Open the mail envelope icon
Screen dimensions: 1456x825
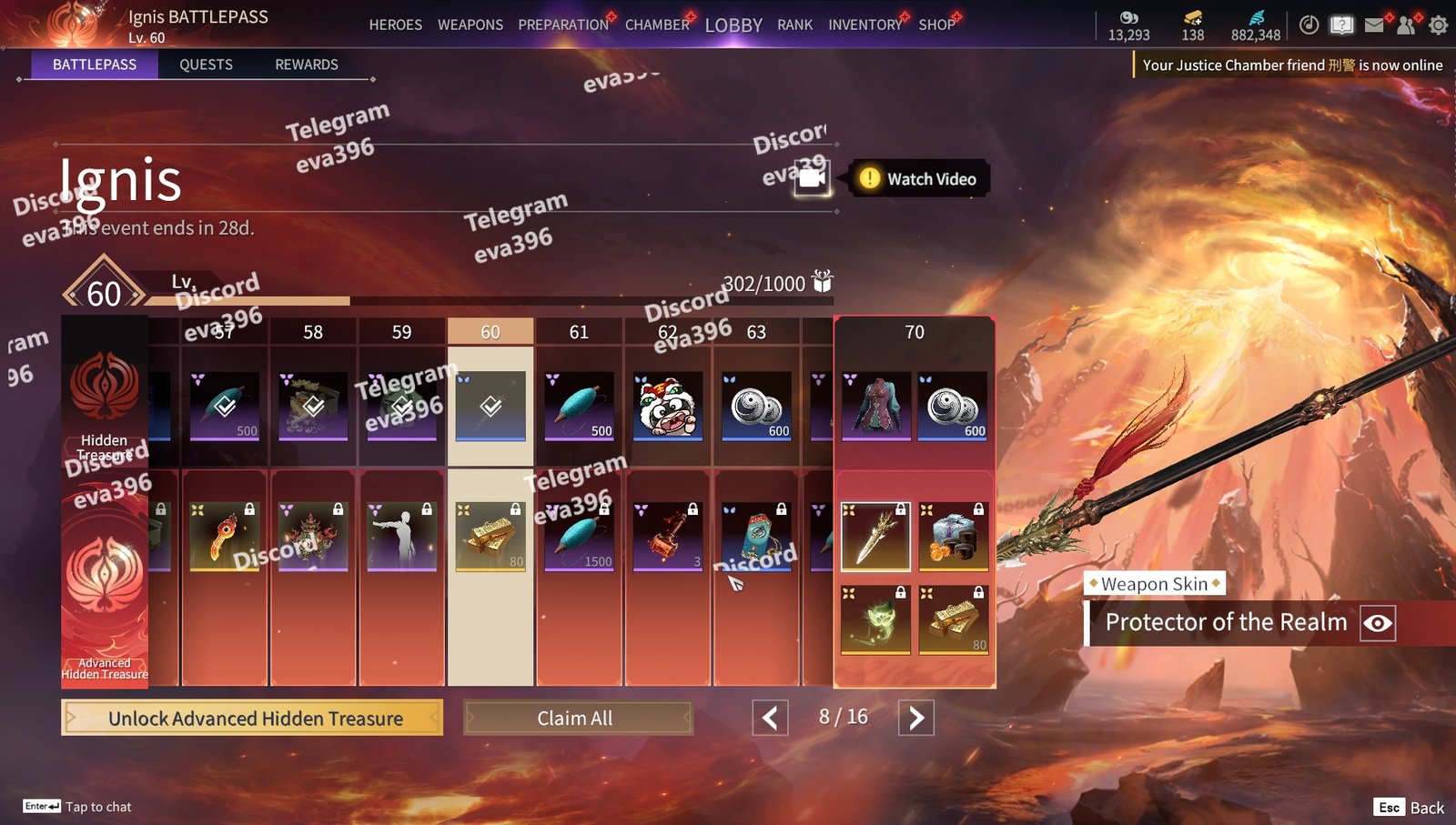[1374, 25]
